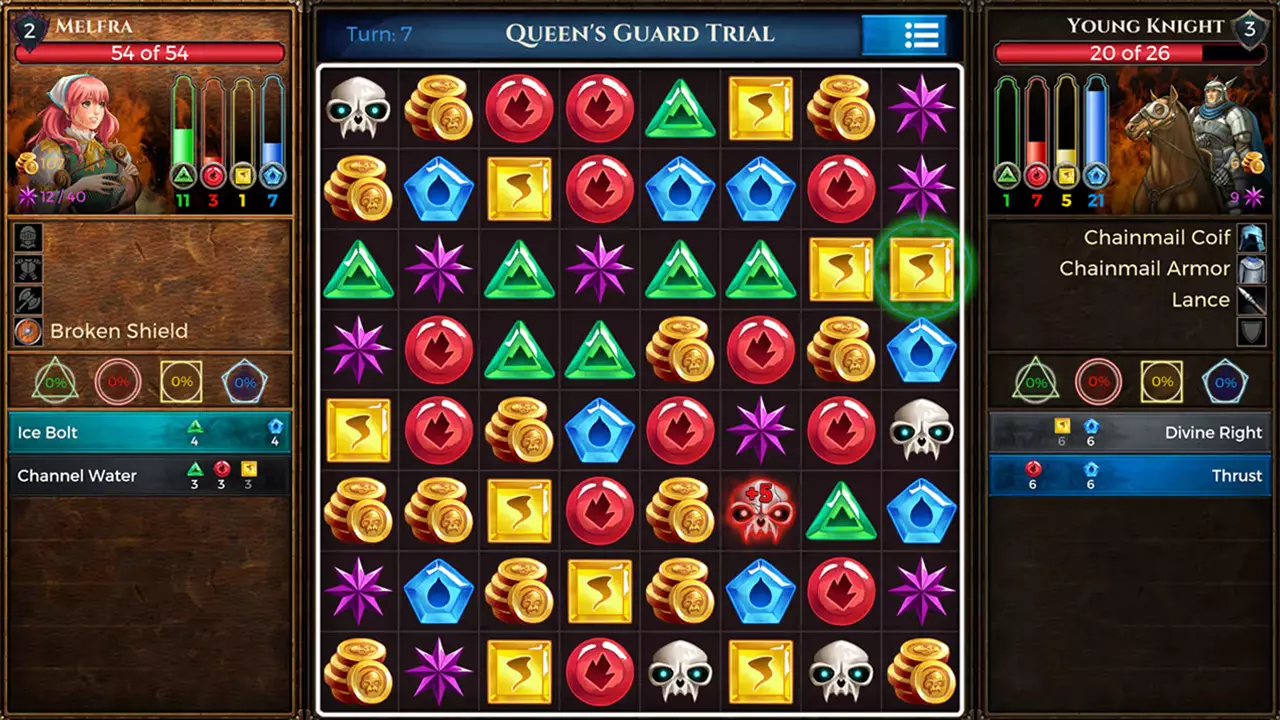Click the highlighted yellow gem
Image resolution: width=1280 pixels, height=720 pixels.
point(921,270)
